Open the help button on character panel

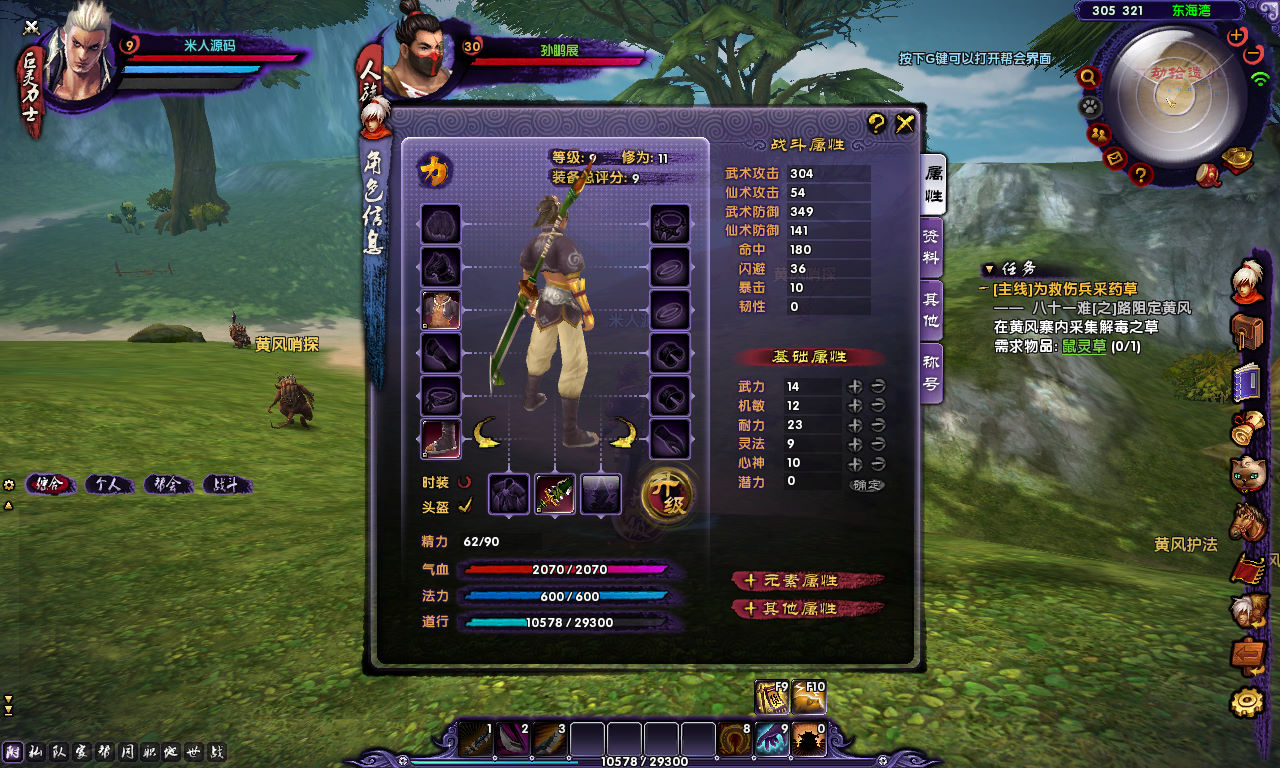876,124
